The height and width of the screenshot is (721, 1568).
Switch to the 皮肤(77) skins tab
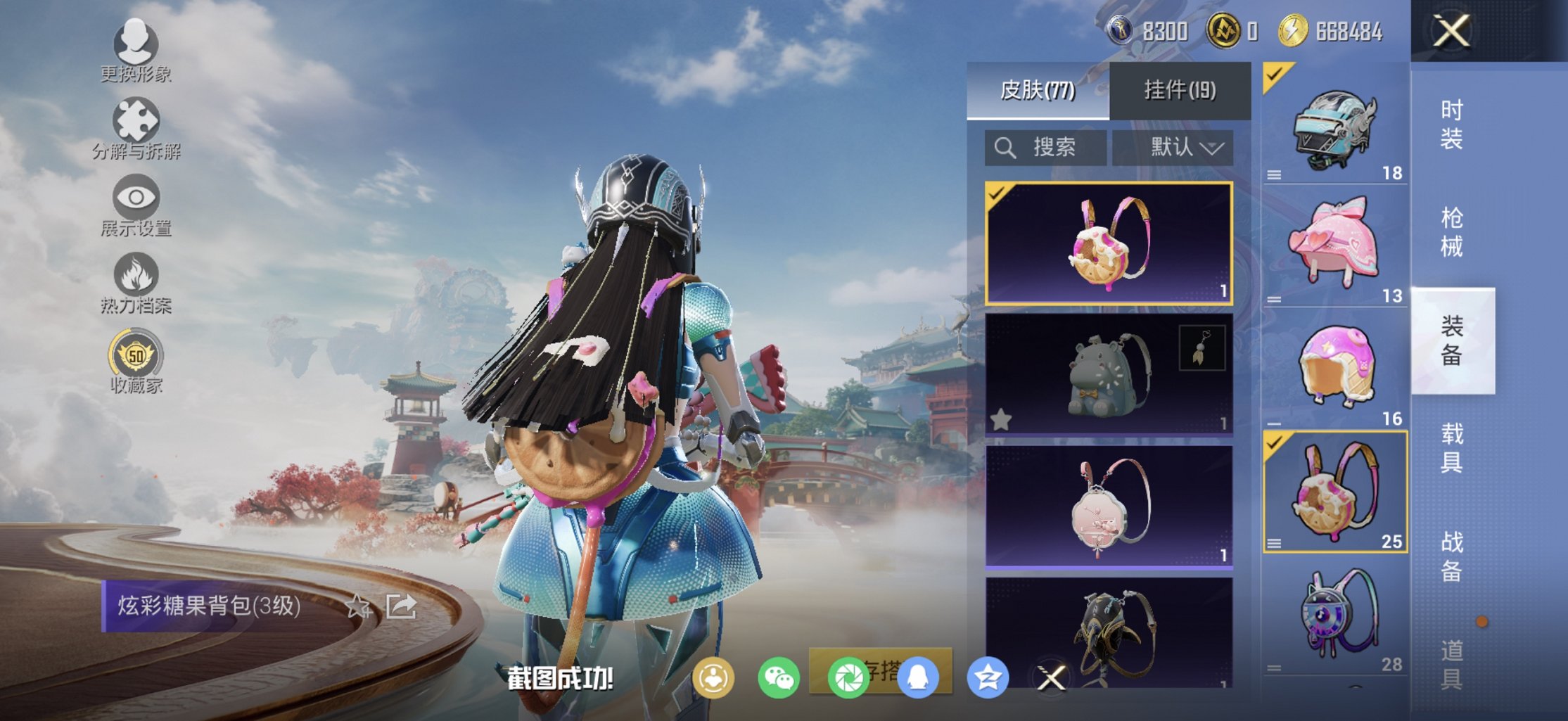tap(1038, 90)
